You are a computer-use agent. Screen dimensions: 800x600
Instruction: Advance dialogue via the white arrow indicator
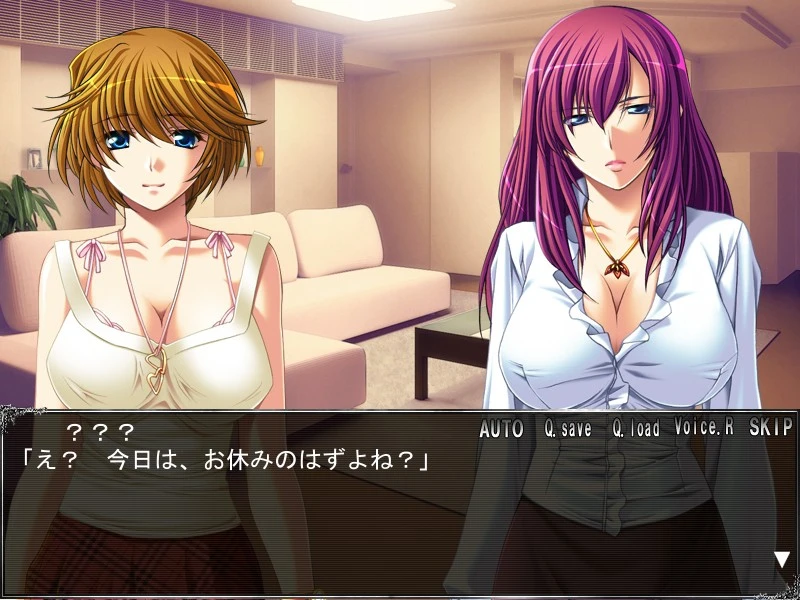(x=781, y=560)
